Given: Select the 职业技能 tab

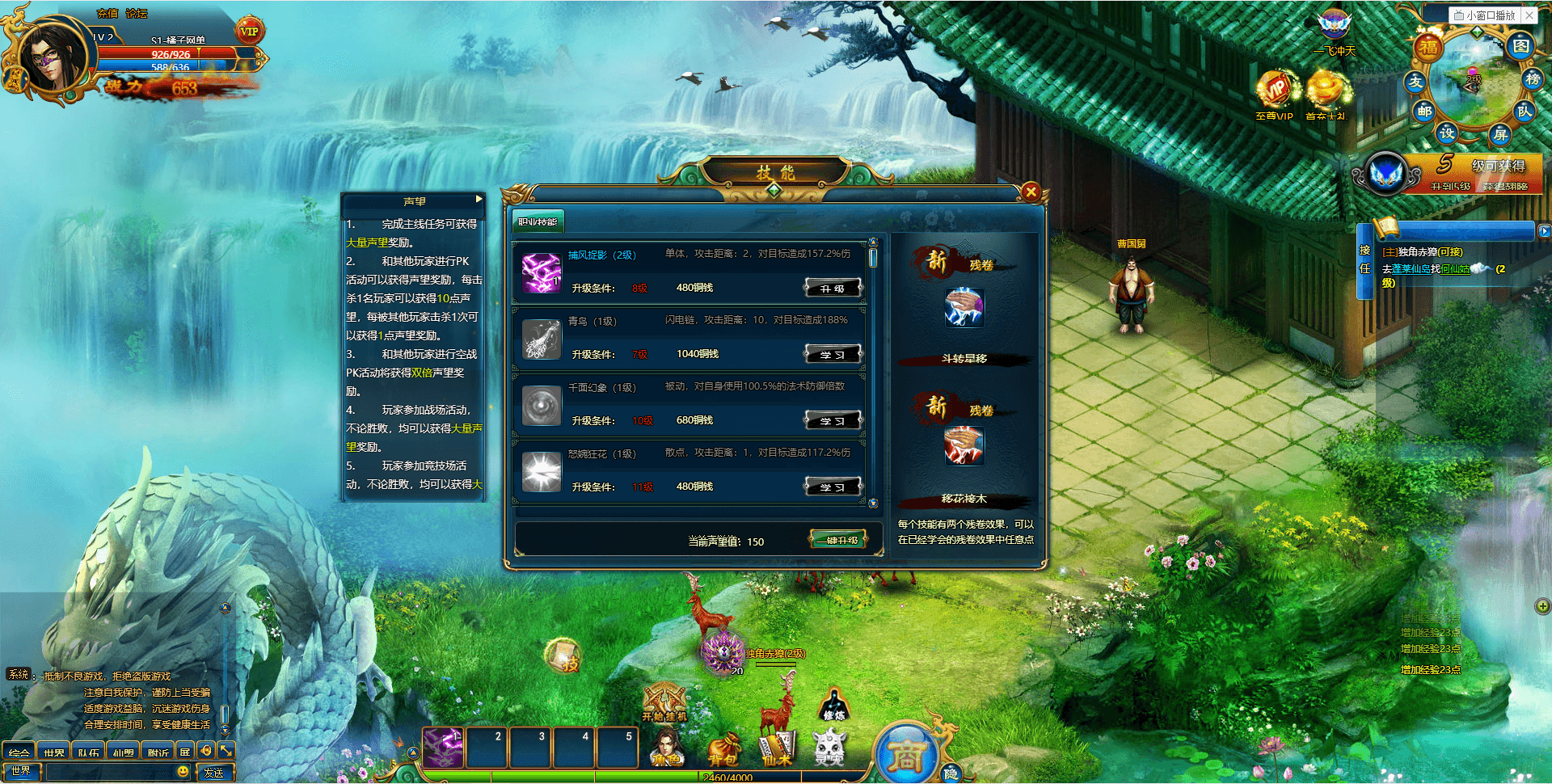Looking at the screenshot, I should point(538,221).
